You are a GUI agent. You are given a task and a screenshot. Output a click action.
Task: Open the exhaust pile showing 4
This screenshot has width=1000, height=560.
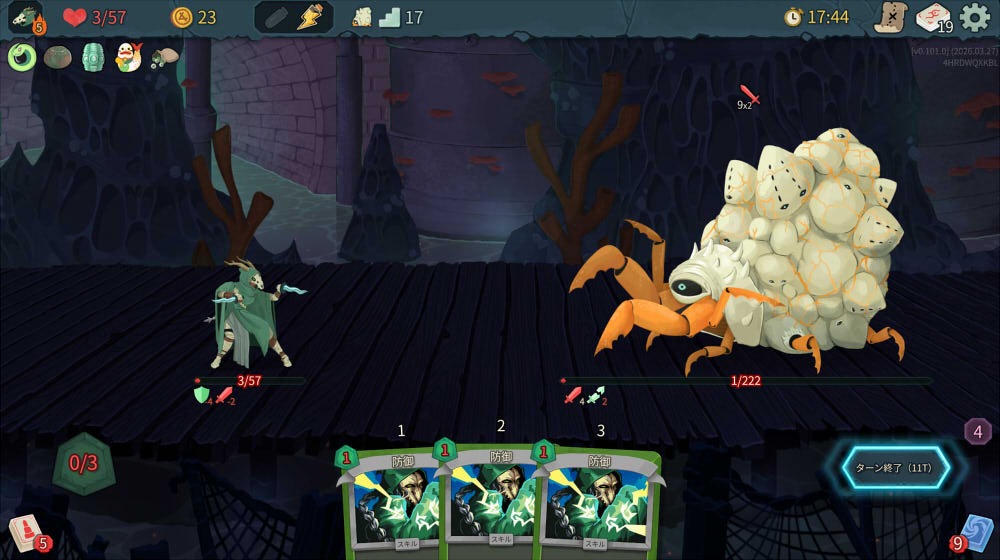(977, 431)
